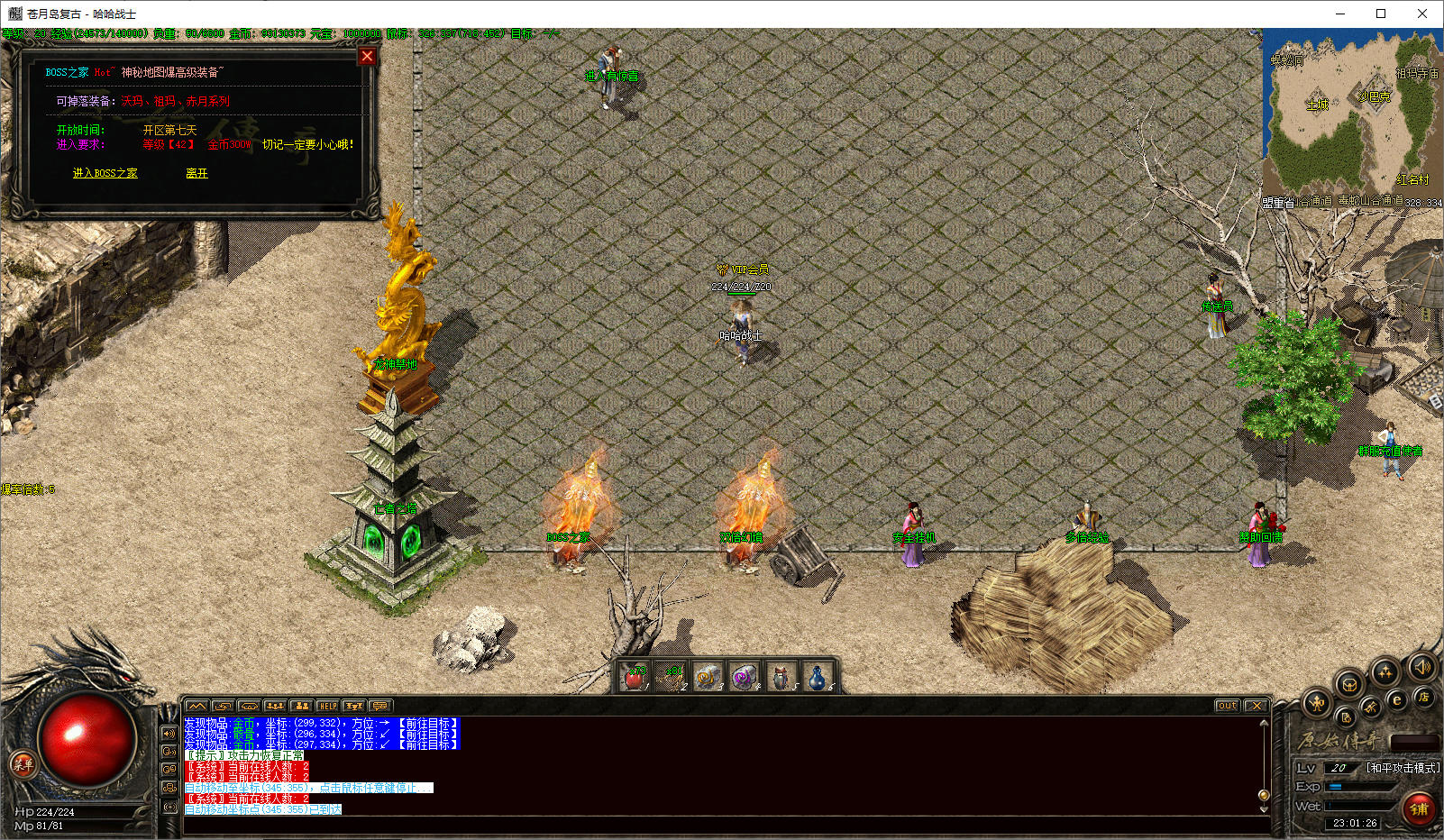Open the shop via the 店 button
Screen dimensions: 1444x840
click(x=1423, y=697)
